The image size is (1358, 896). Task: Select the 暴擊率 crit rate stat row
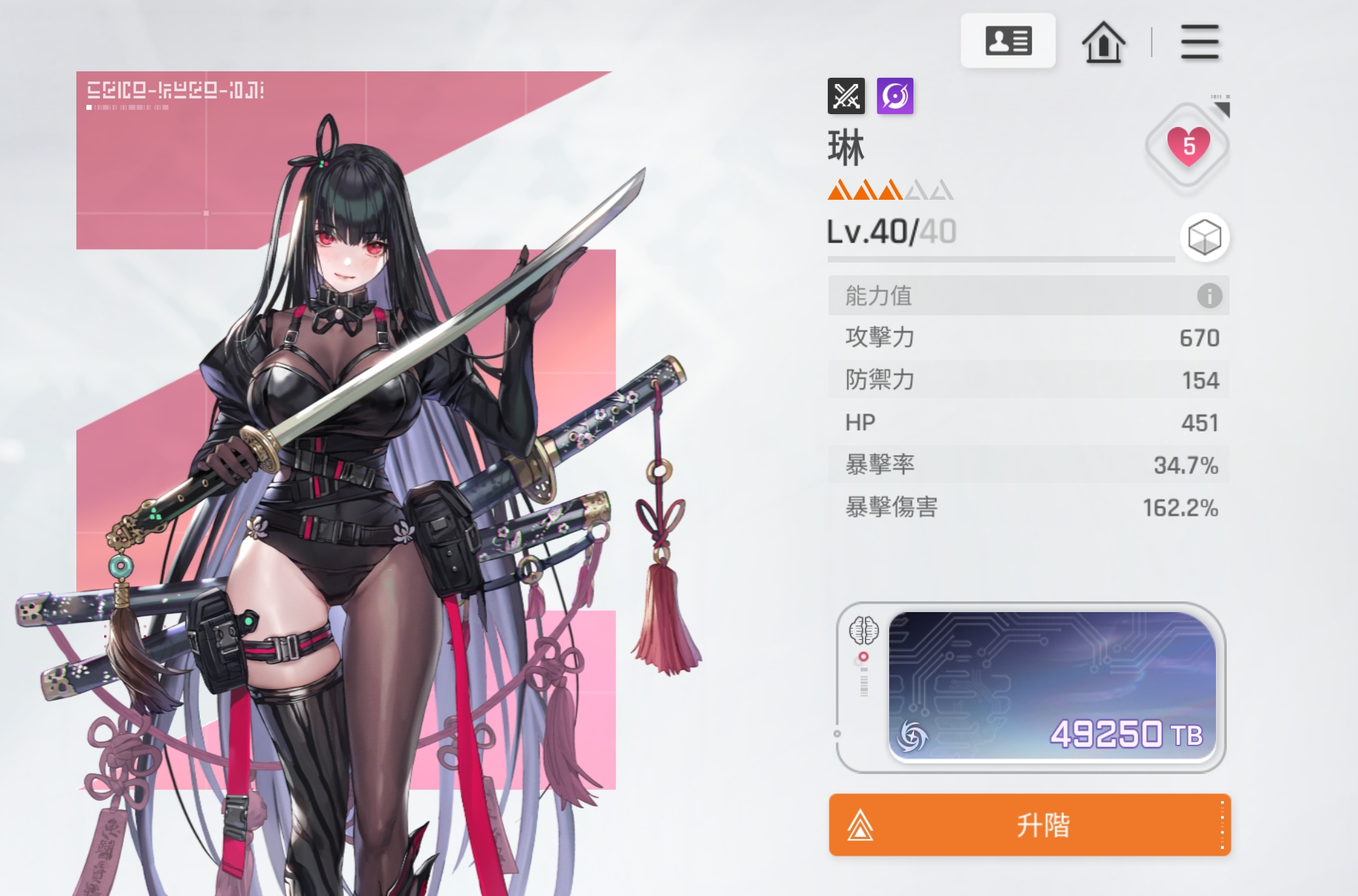(1028, 464)
